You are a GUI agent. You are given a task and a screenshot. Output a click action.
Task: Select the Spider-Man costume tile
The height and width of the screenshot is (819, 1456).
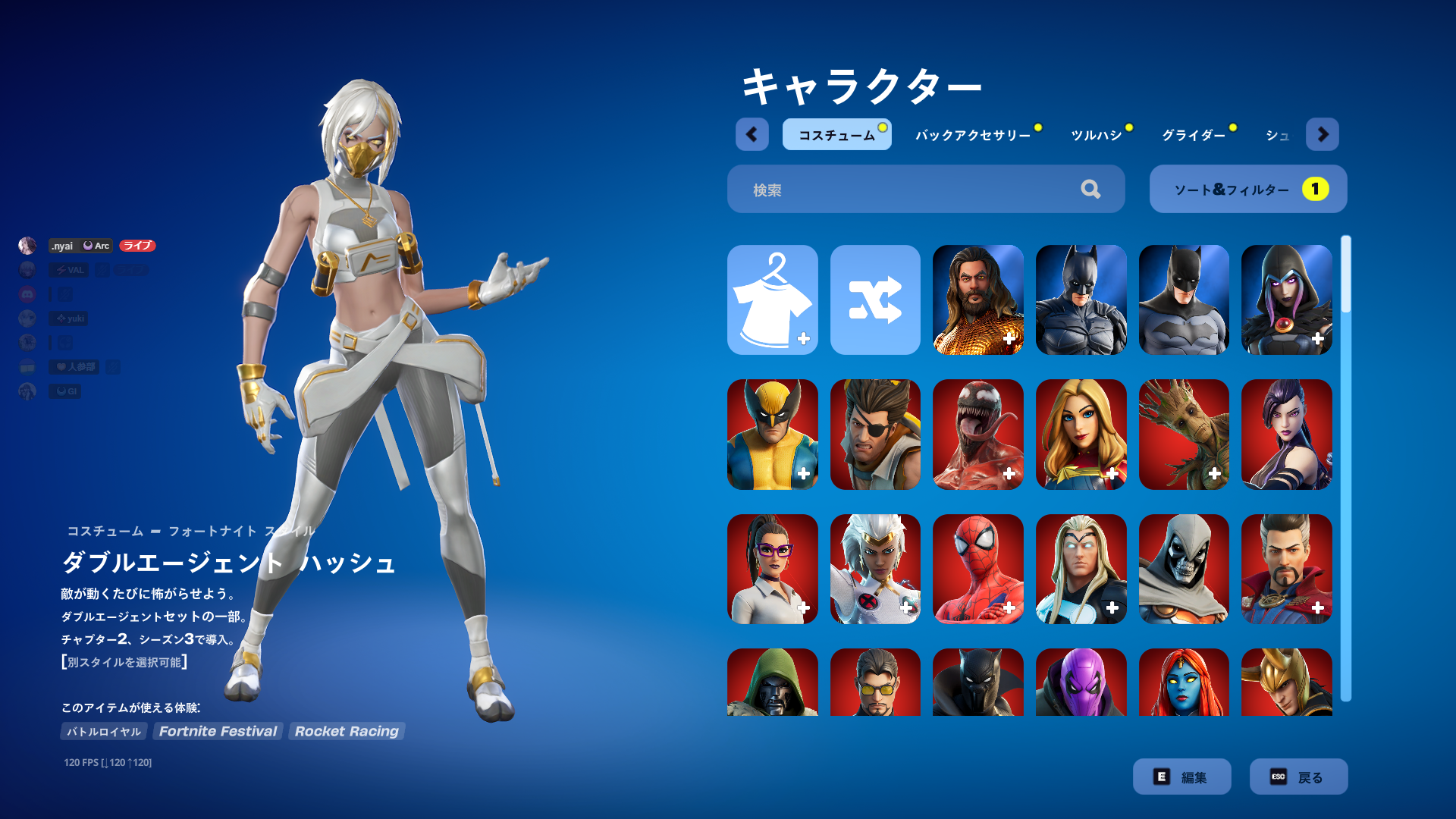tap(977, 569)
